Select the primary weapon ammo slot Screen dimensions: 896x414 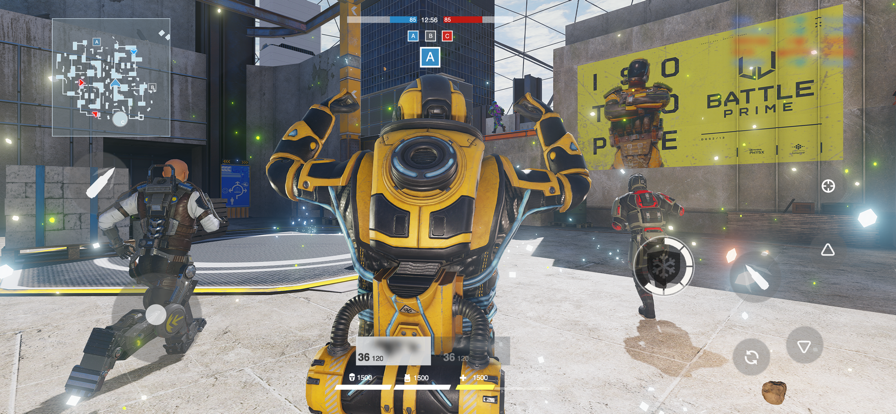click(393, 351)
